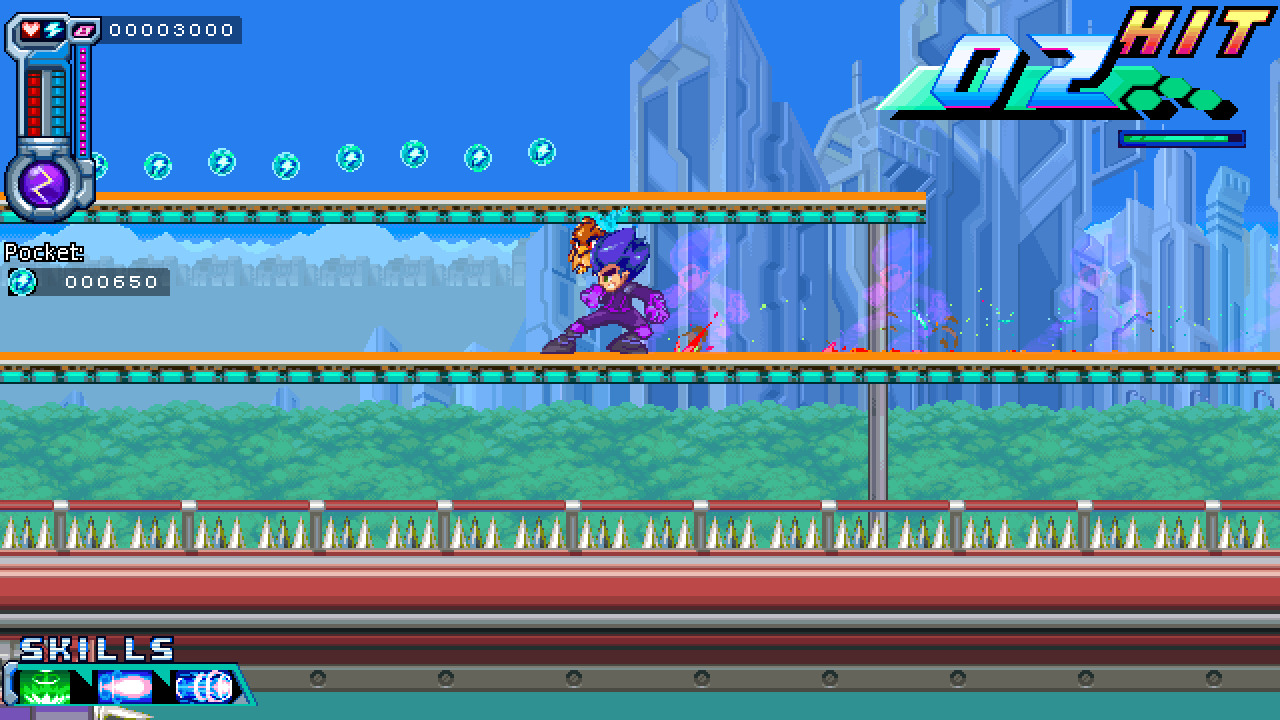The height and width of the screenshot is (720, 1280).
Task: Click the 00003000 score display
Action: (x=172, y=30)
